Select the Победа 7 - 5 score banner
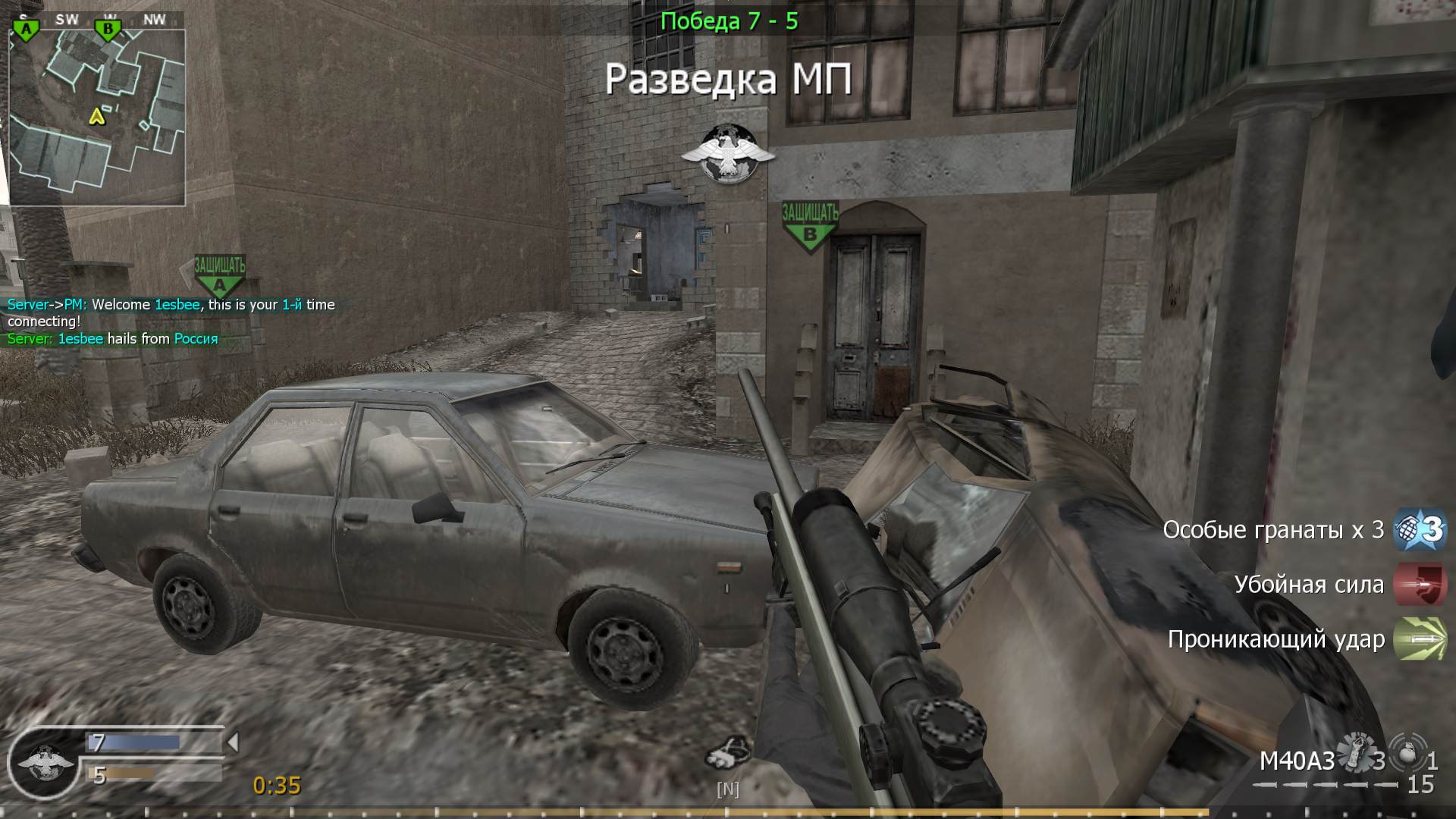Image resolution: width=1456 pixels, height=819 pixels. point(727,22)
